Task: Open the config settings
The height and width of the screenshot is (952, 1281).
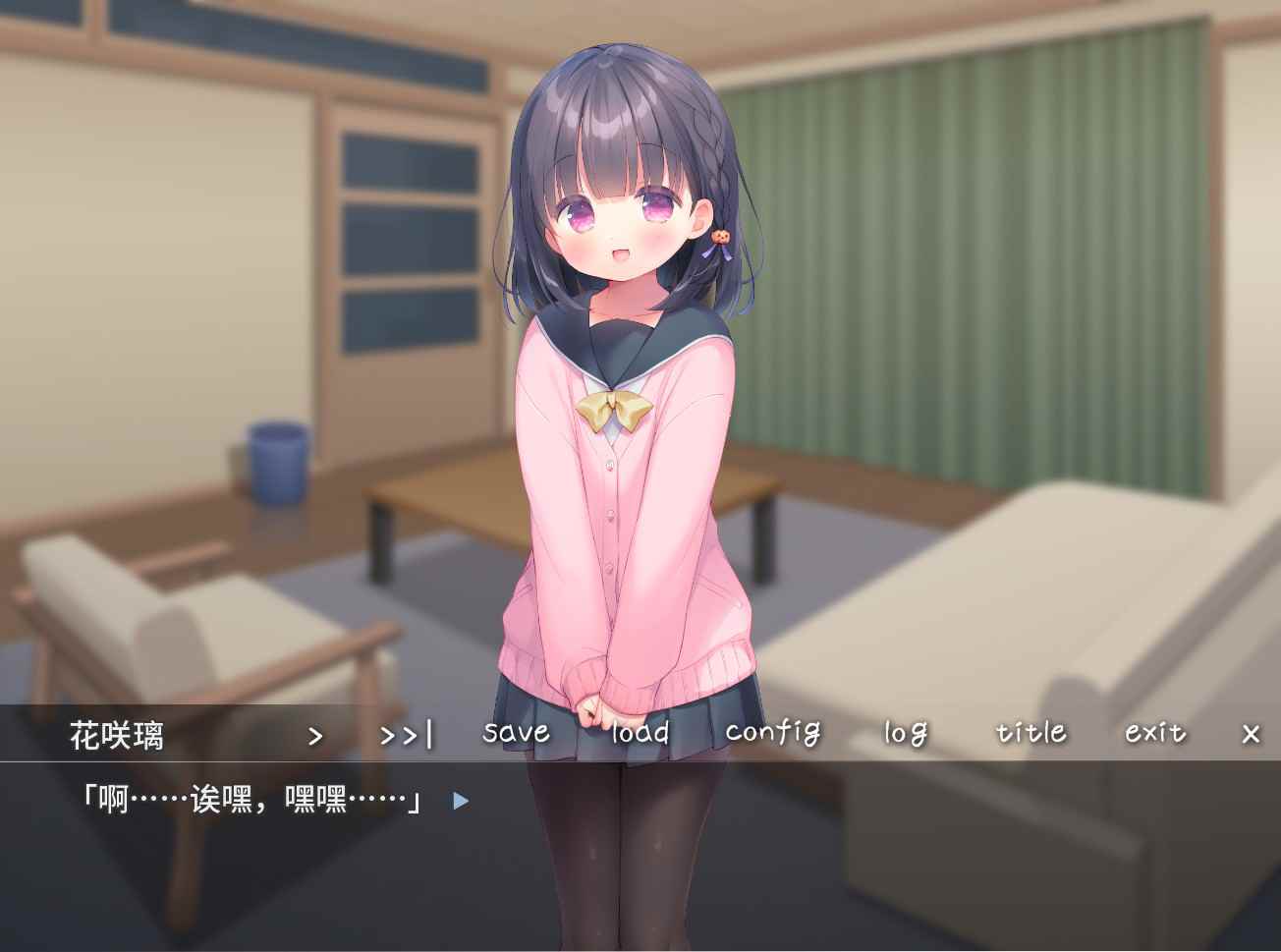Action: (x=772, y=732)
